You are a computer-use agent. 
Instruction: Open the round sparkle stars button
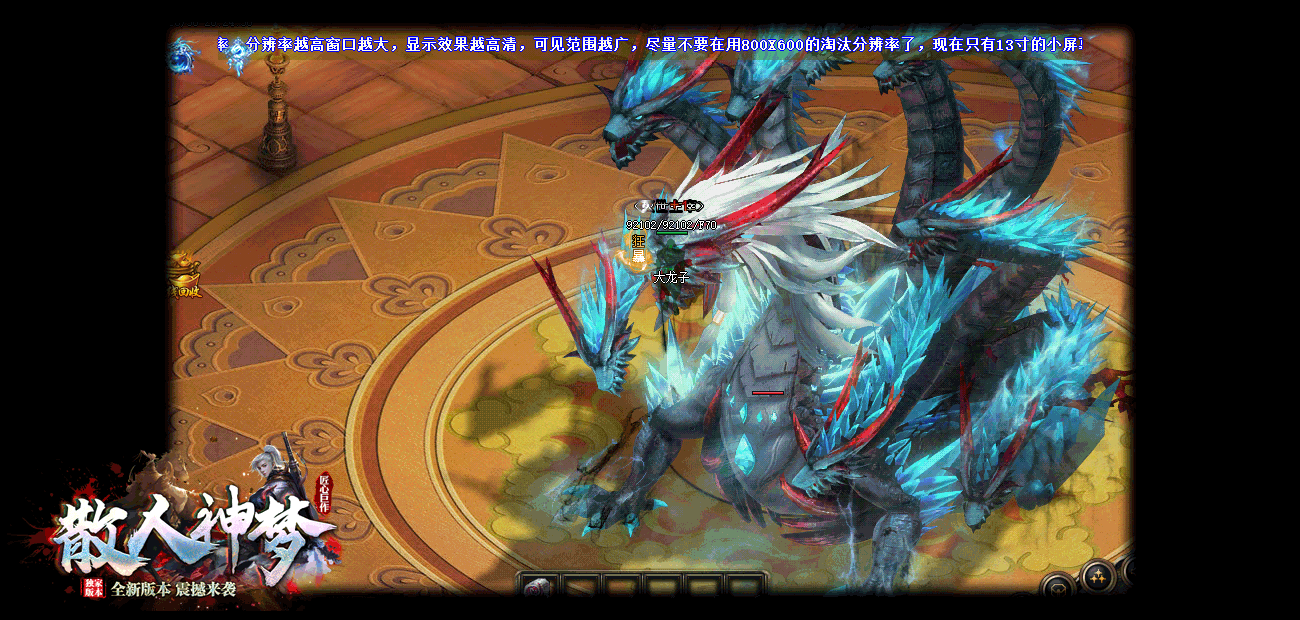point(1097,576)
